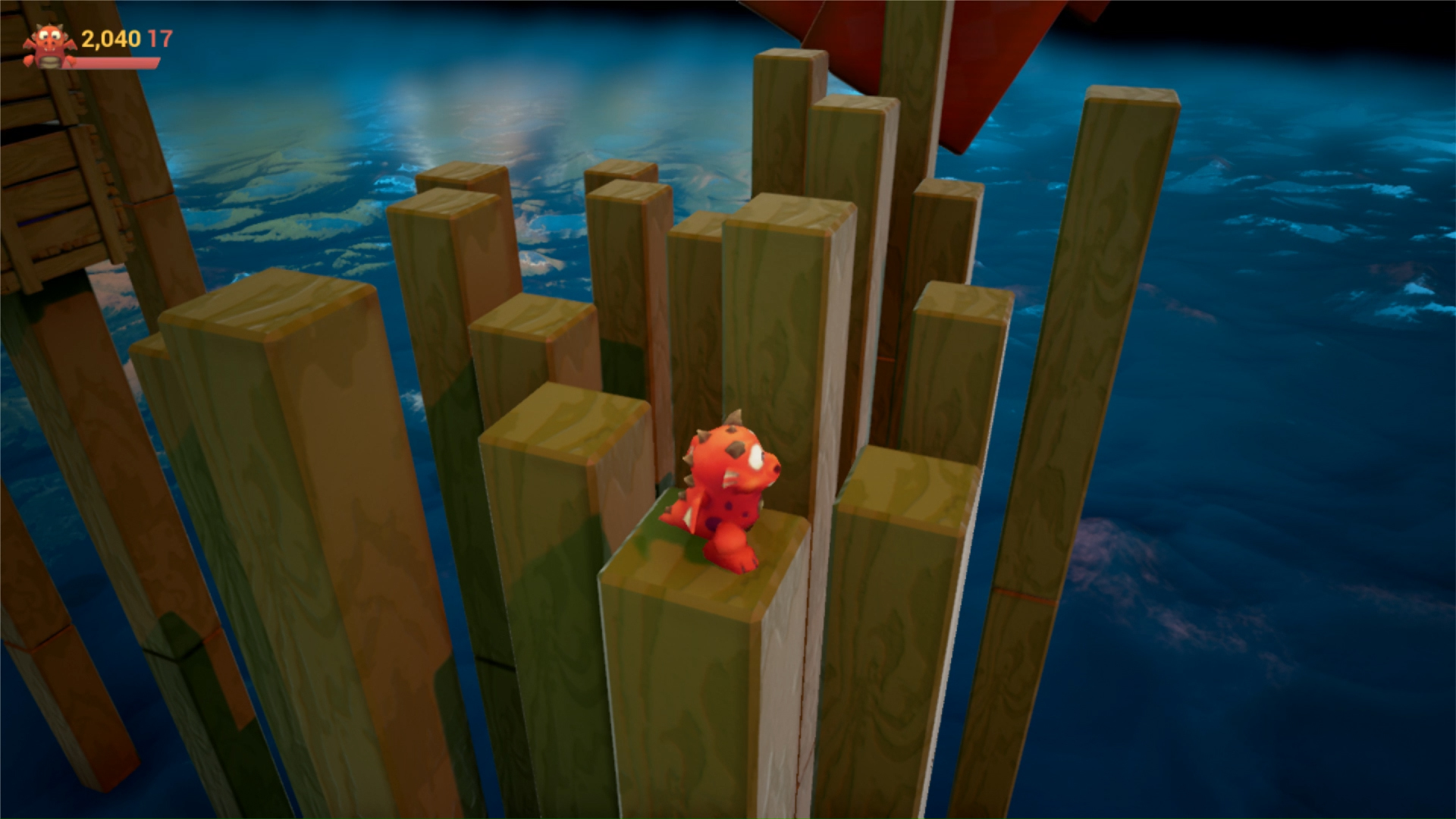1456x819 pixels.
Task: Select the orange dragon character
Action: (728, 500)
